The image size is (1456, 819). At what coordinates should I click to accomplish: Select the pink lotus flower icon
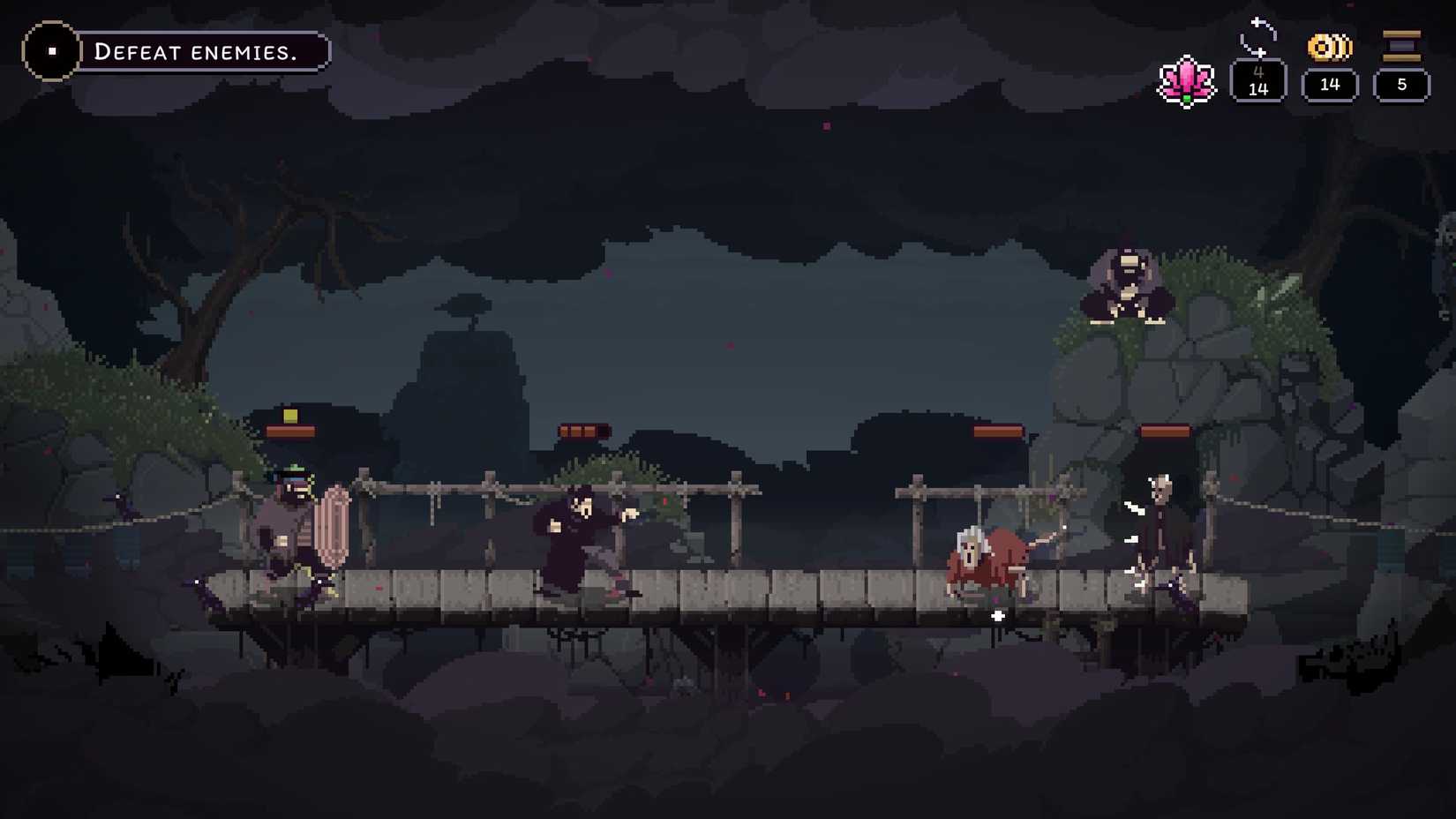click(1187, 79)
